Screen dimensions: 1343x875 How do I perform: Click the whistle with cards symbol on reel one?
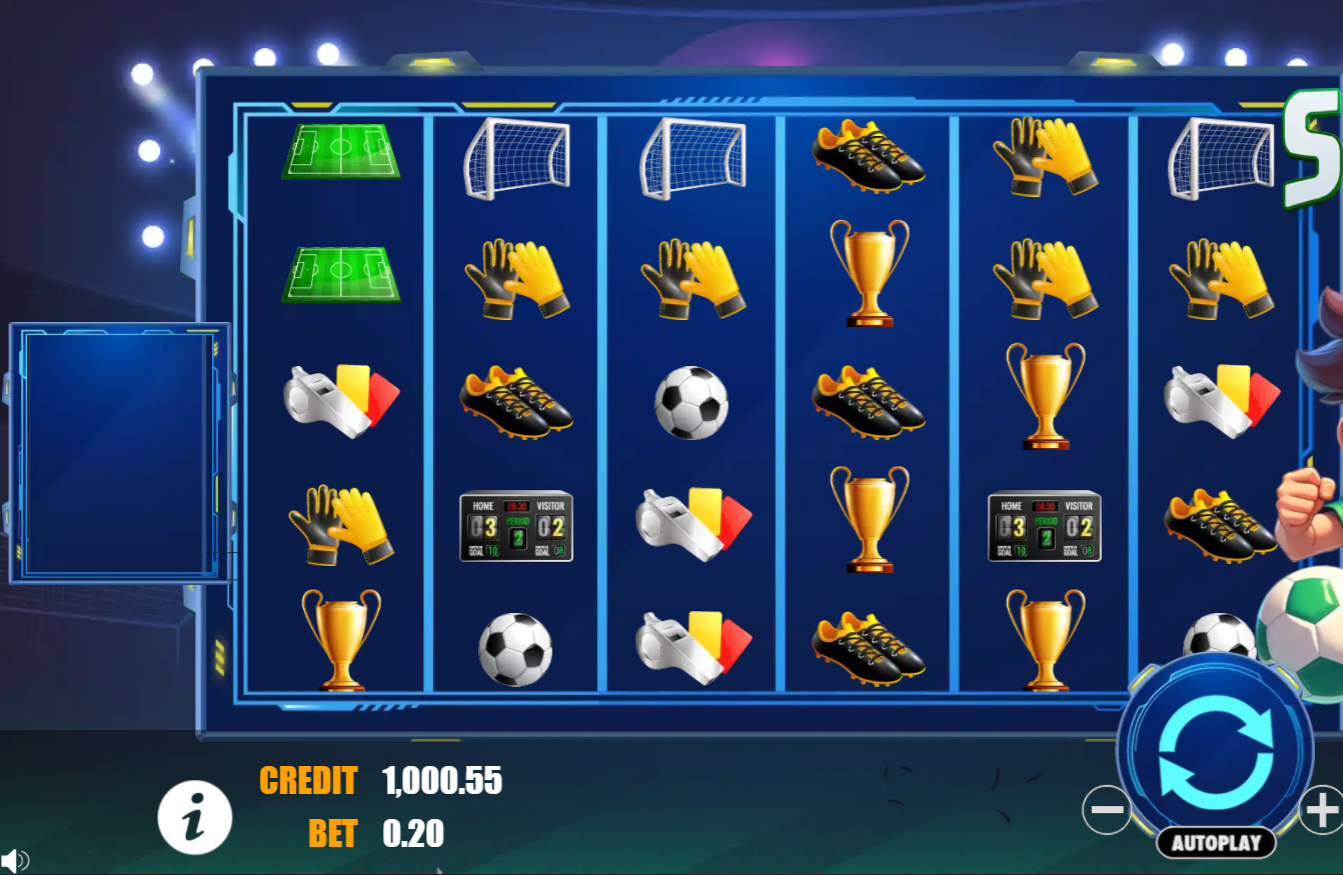(344, 399)
